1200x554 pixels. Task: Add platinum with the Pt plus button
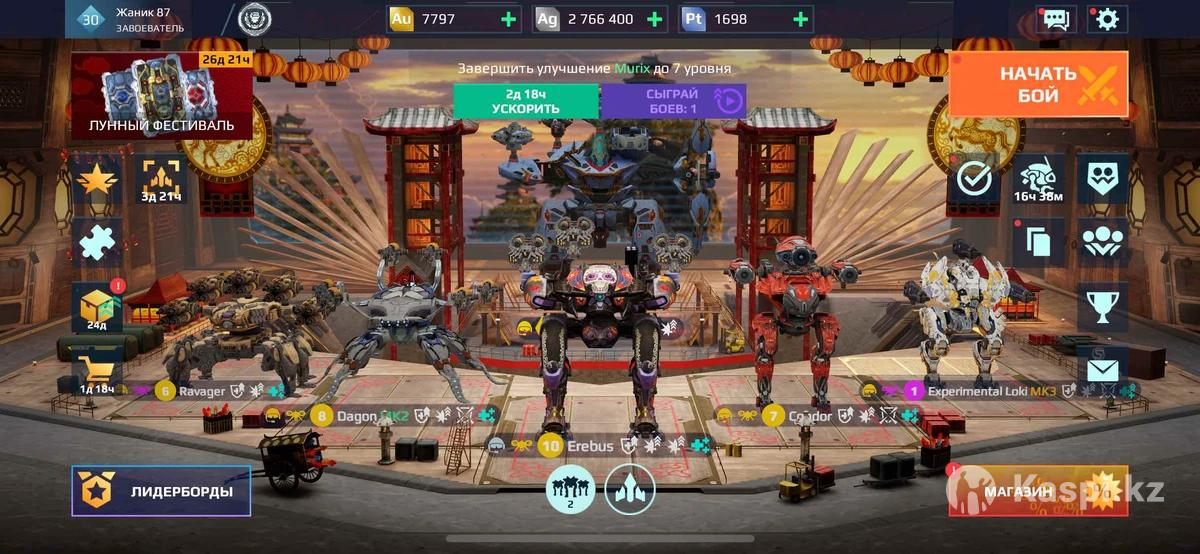pyautogui.click(x=800, y=19)
